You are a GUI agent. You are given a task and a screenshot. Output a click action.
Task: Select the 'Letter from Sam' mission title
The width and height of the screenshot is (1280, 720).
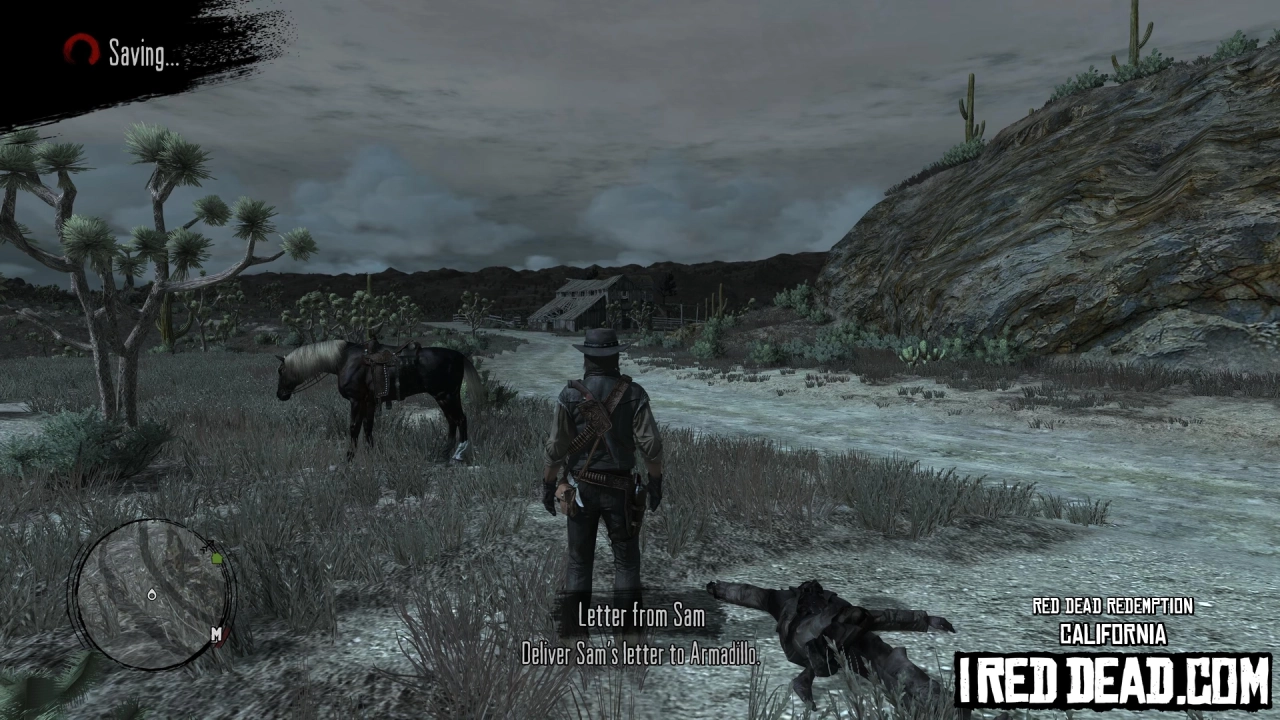(640, 617)
